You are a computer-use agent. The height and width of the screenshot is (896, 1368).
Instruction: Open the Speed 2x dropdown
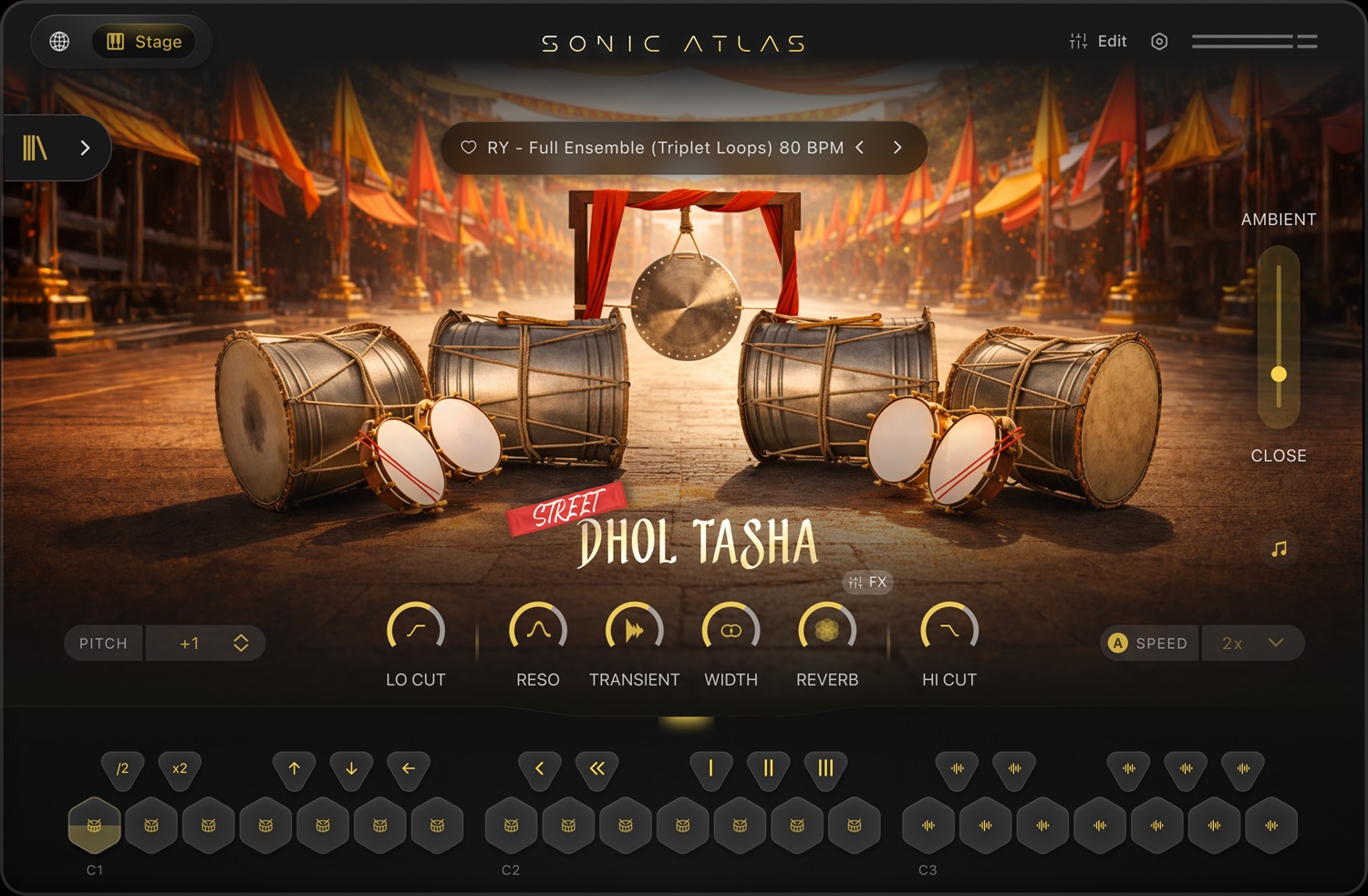(1254, 643)
